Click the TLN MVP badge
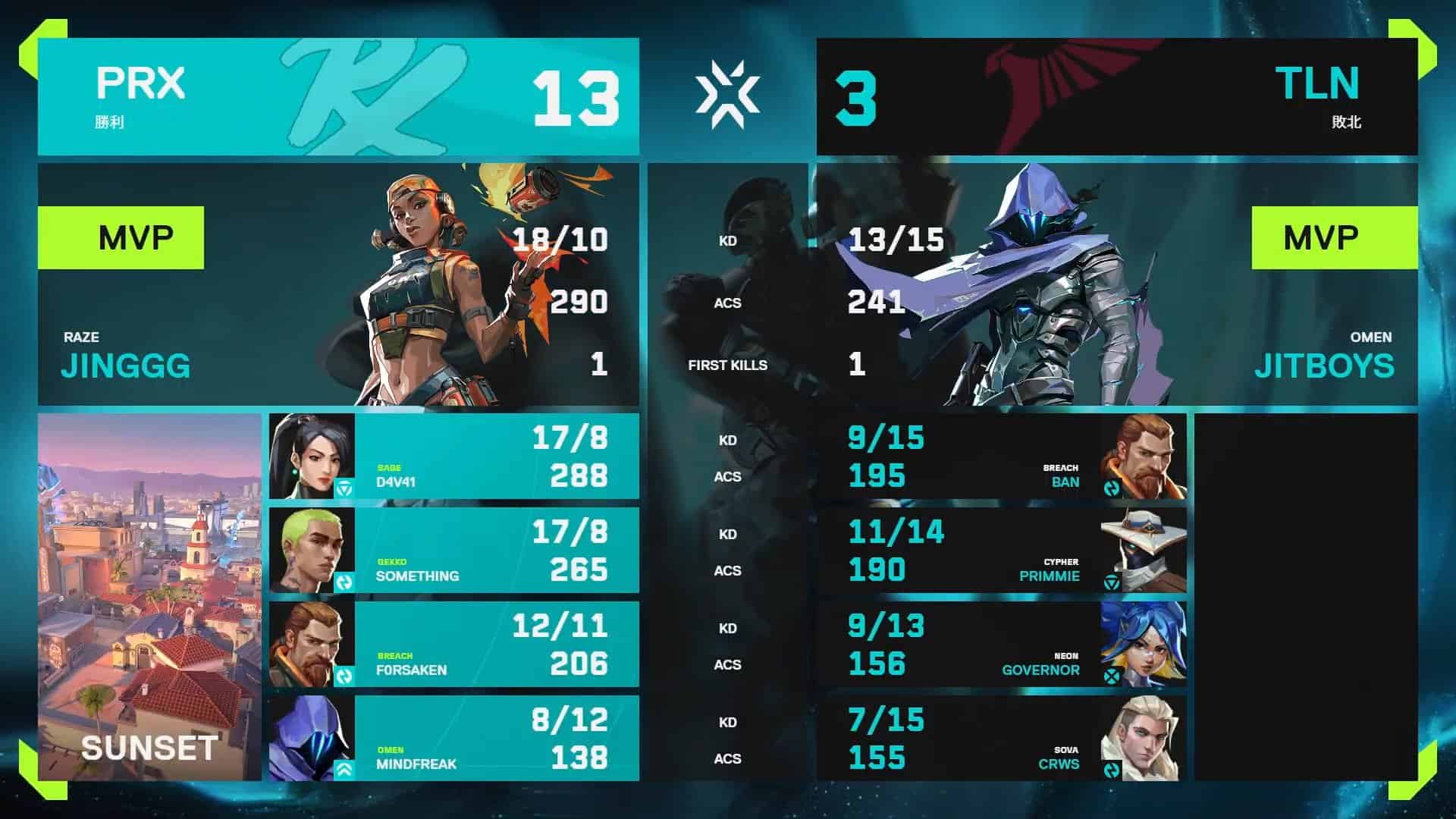 (1335, 237)
